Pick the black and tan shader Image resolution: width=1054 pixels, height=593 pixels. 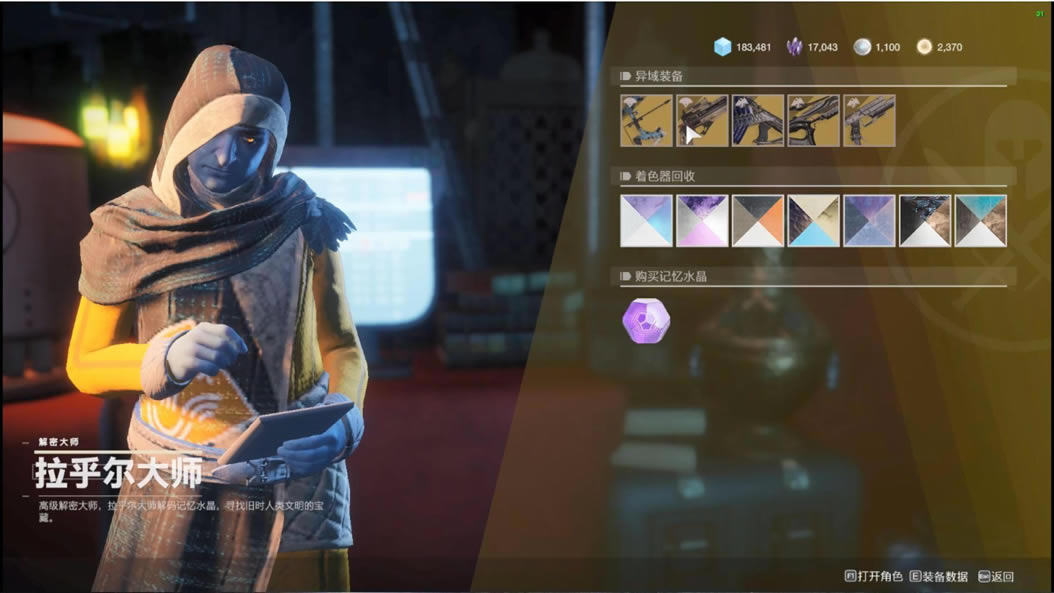pyautogui.click(x=925, y=220)
